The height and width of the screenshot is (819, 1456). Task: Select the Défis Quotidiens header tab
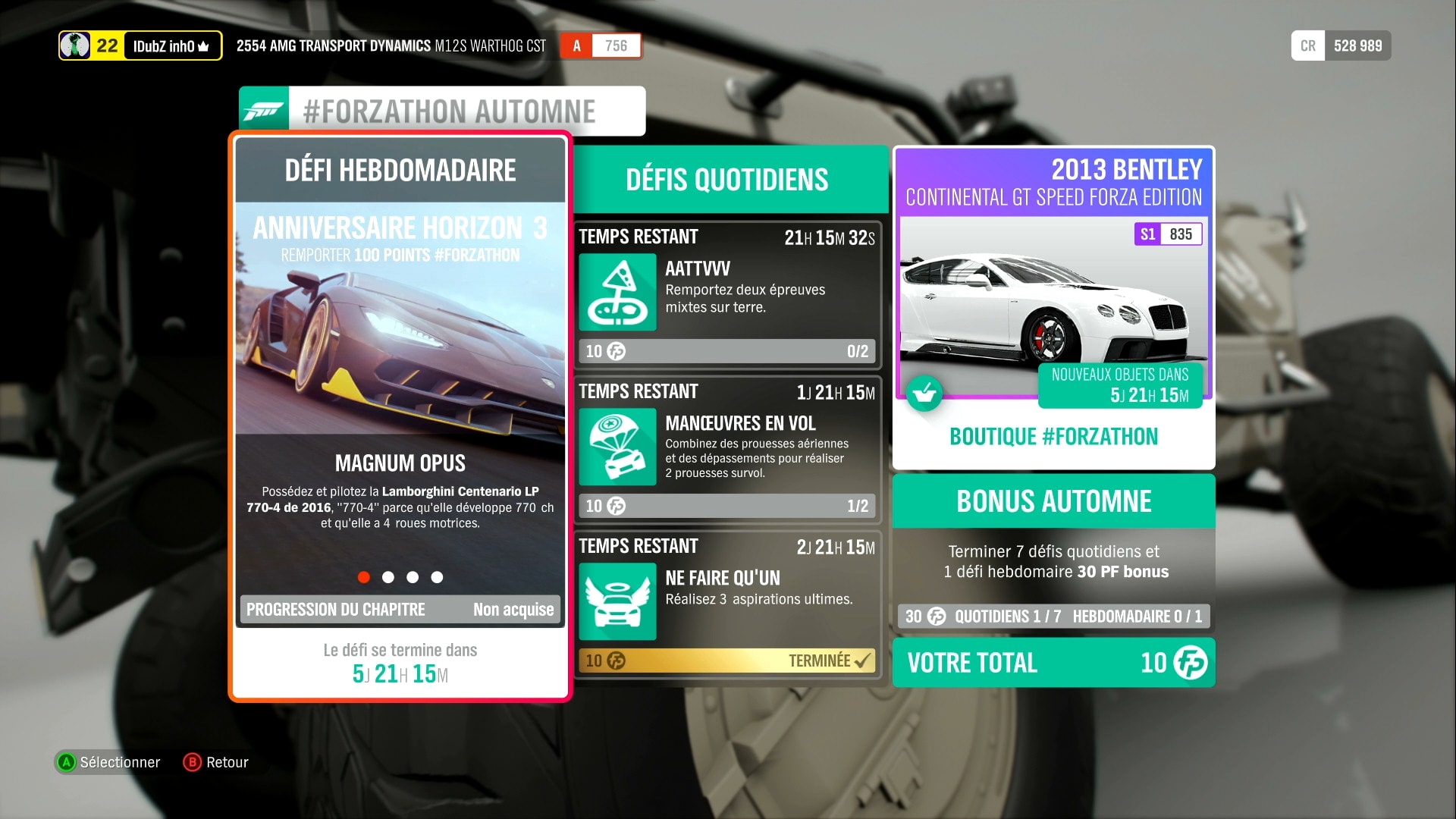[x=726, y=180]
